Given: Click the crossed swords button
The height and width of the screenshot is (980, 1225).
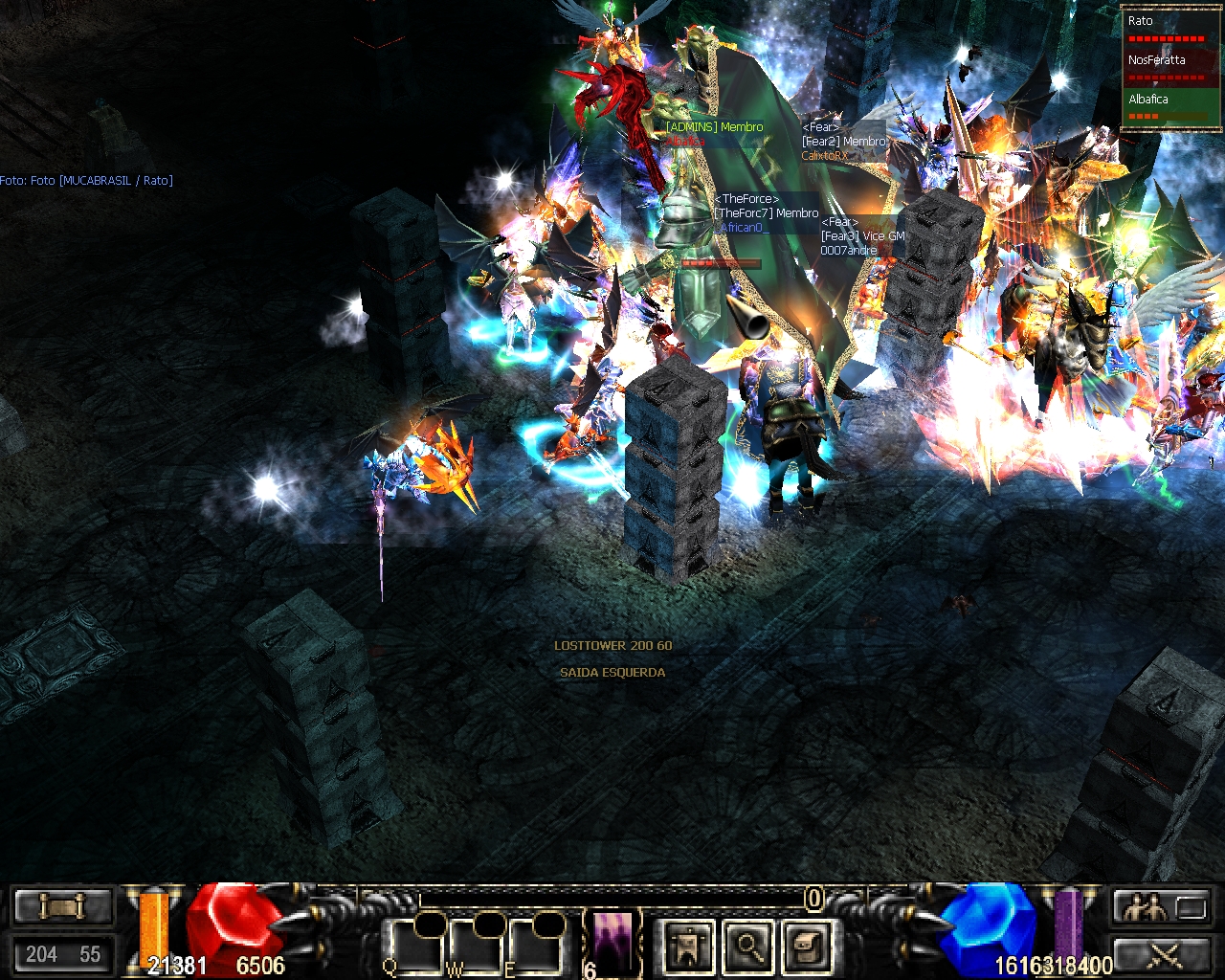Looking at the screenshot, I should pos(1162,953).
